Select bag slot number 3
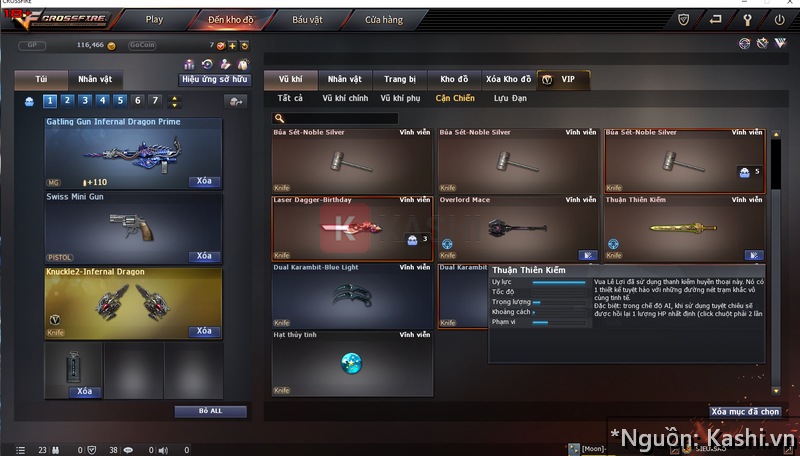The image size is (800, 456). click(x=84, y=100)
